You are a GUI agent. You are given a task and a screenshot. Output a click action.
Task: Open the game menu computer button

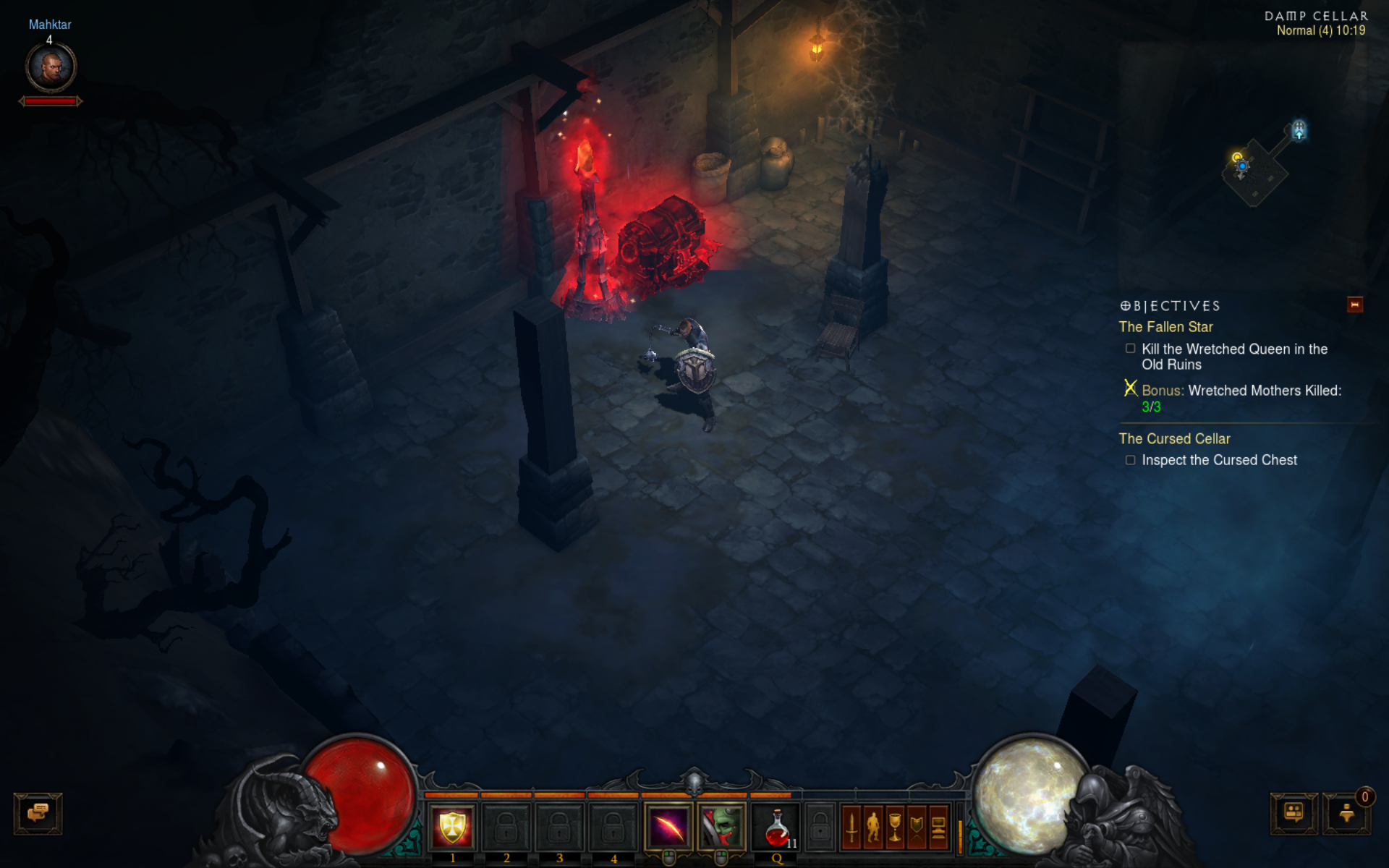point(938,827)
